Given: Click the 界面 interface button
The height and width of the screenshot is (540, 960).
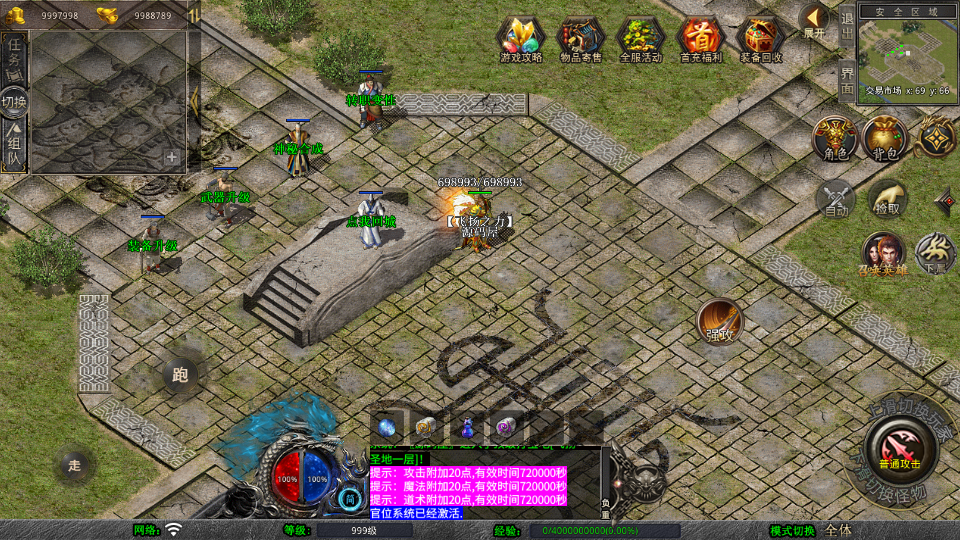Looking at the screenshot, I should coord(847,81).
